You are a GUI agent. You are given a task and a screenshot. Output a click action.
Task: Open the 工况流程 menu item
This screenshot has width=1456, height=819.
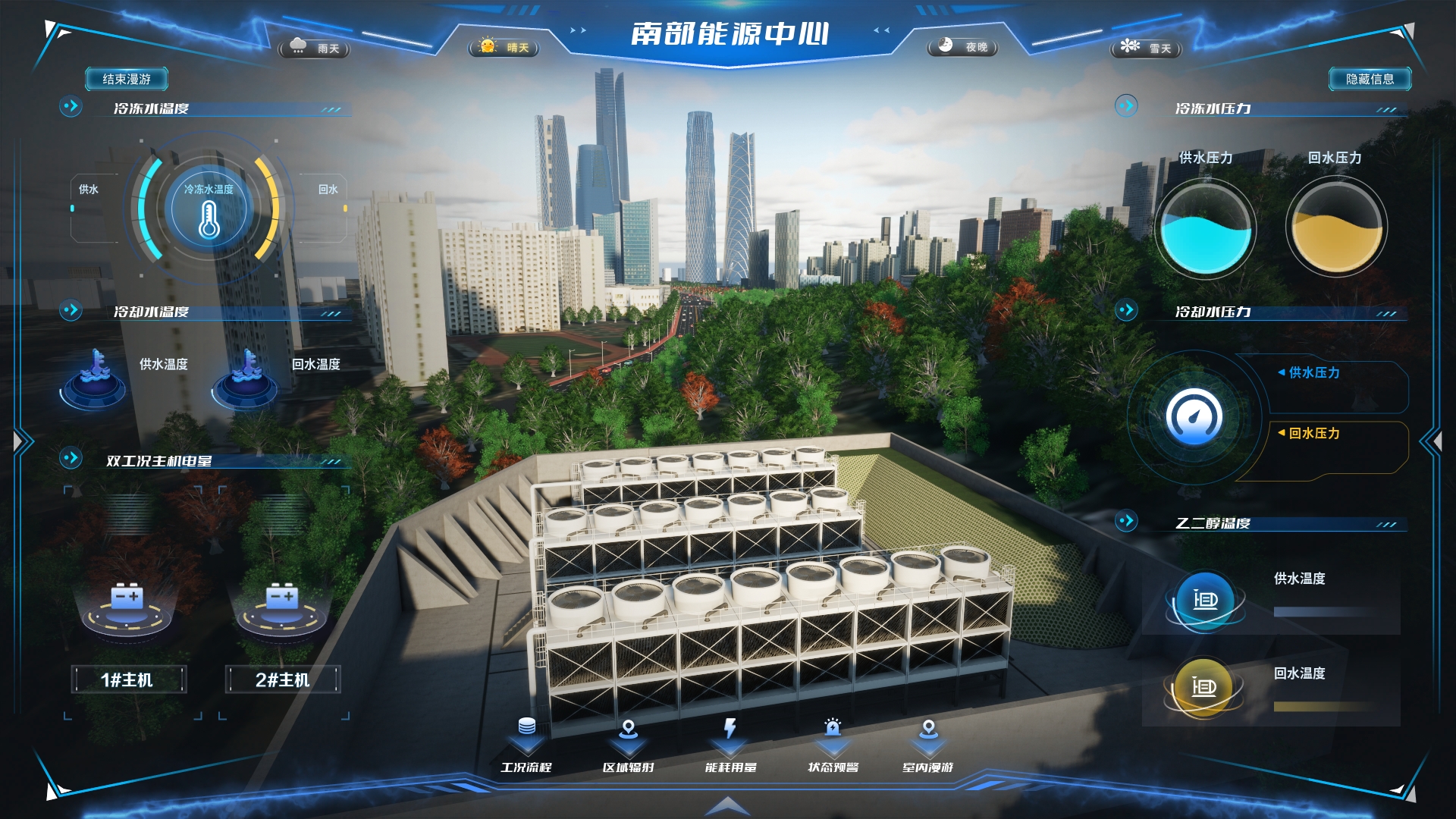pos(526,745)
